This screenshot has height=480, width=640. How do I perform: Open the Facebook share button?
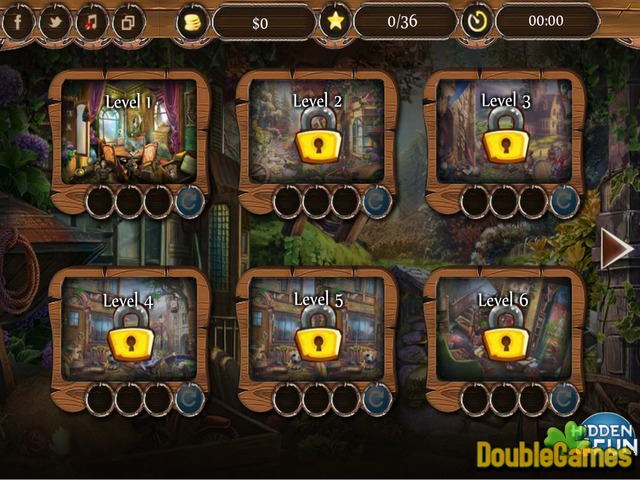coord(17,21)
